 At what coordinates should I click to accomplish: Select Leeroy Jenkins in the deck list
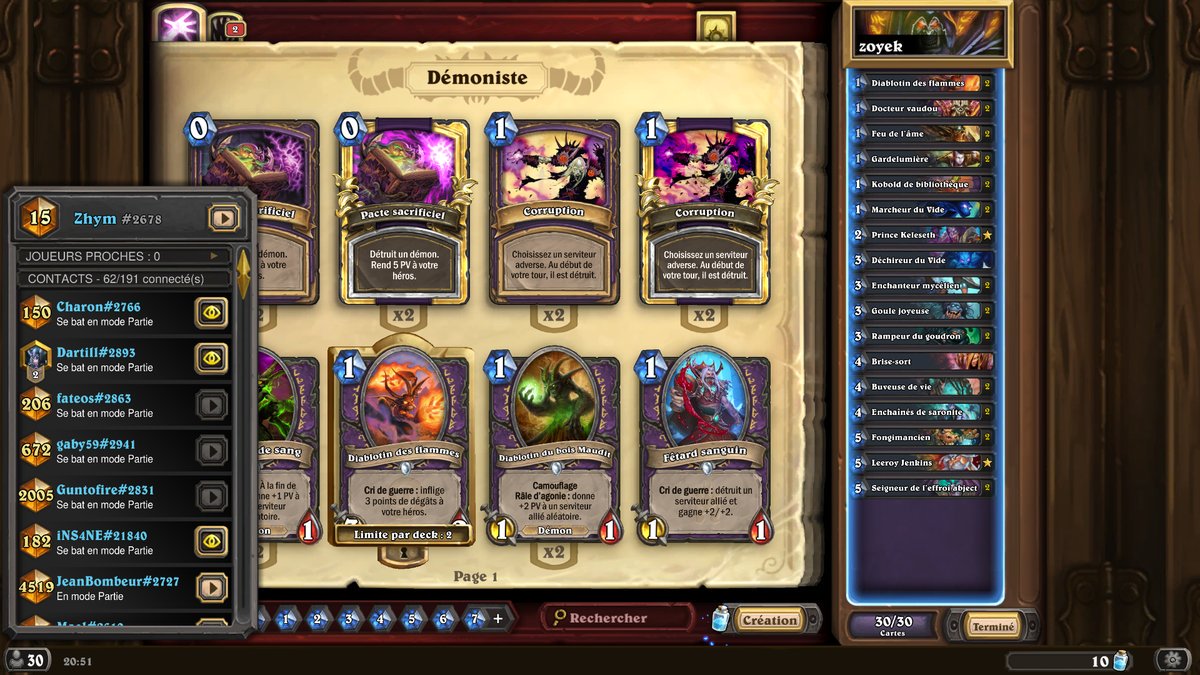[922, 463]
